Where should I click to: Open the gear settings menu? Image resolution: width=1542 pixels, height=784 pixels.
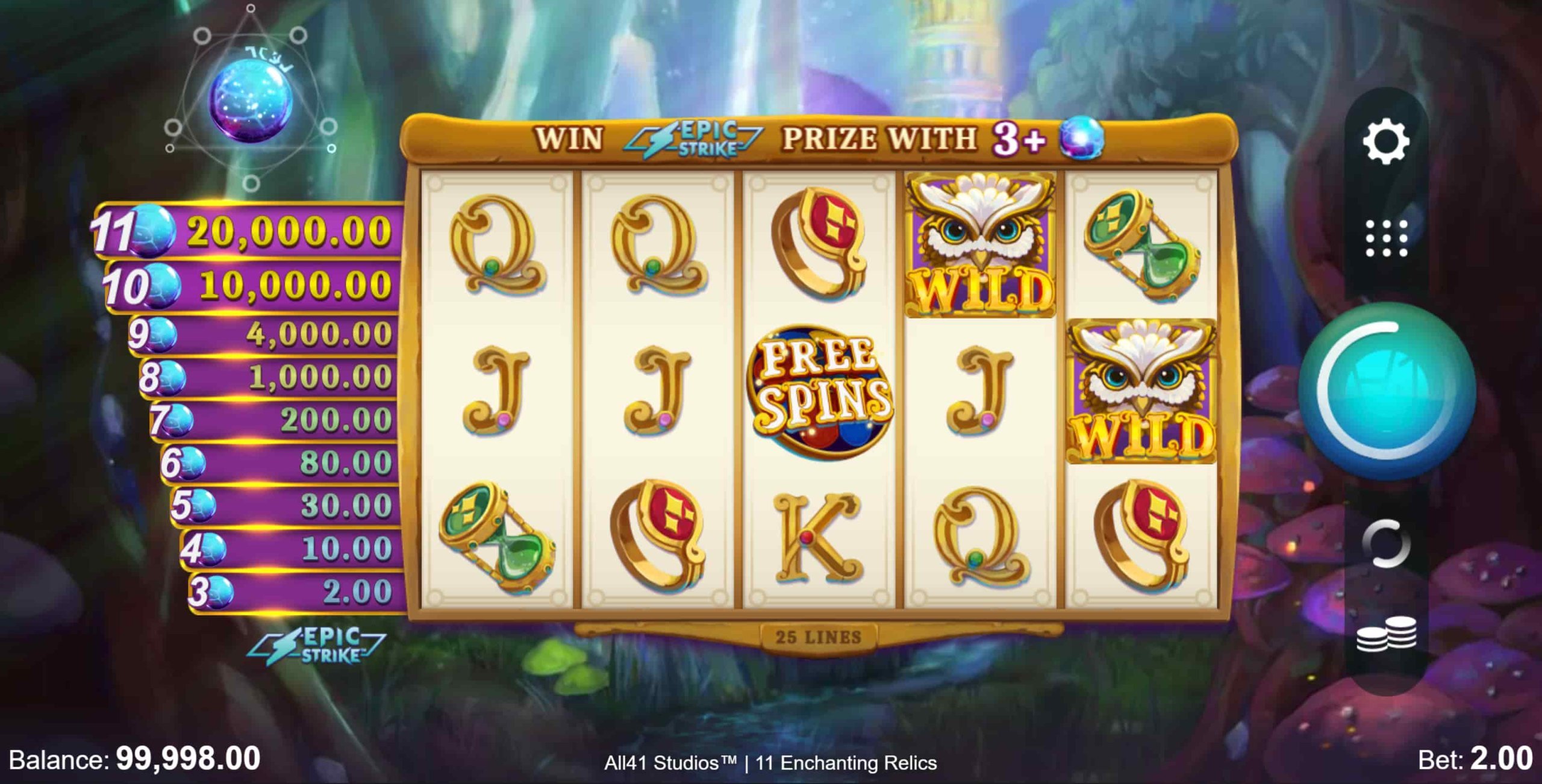click(1385, 142)
